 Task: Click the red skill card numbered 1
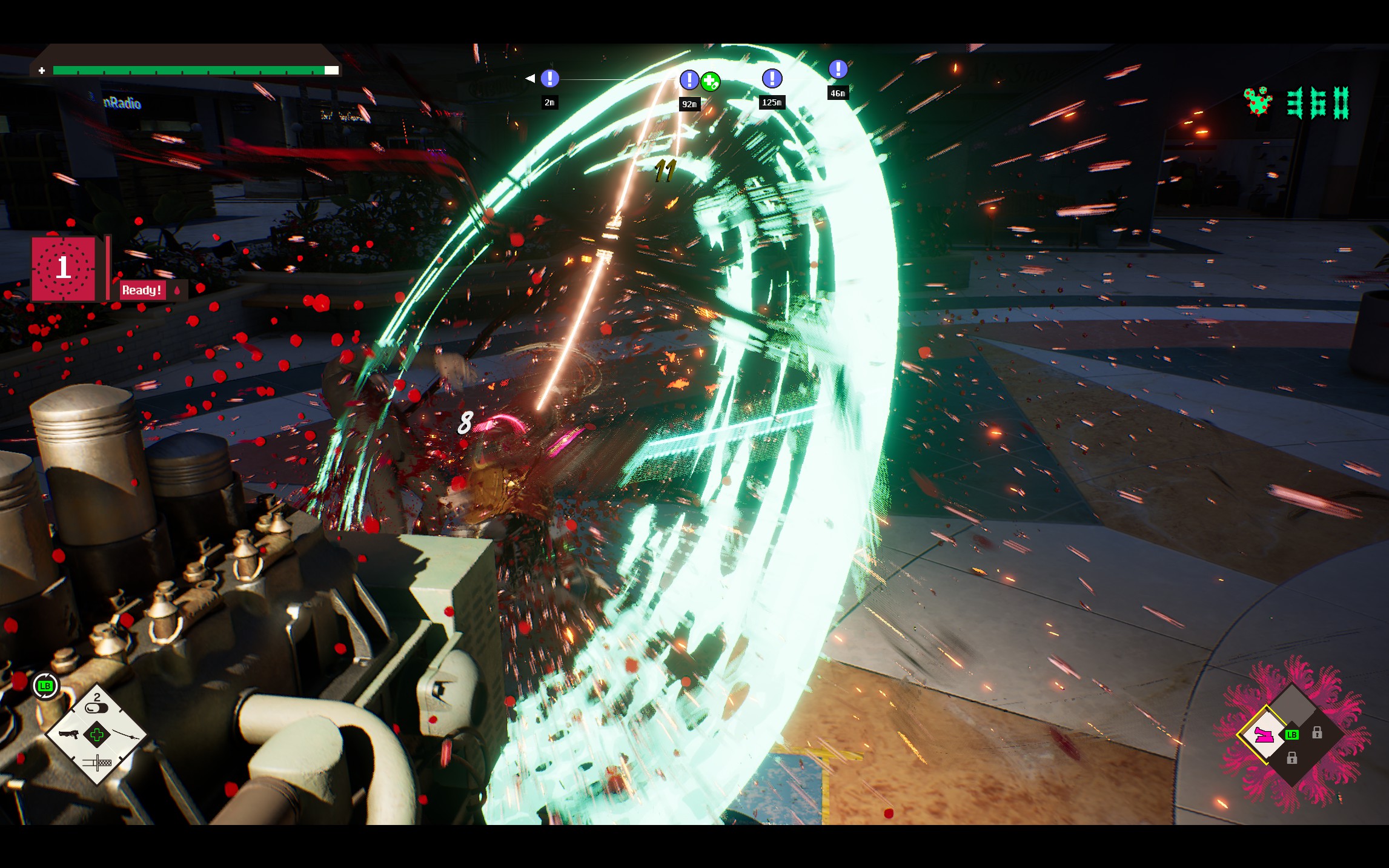[64, 268]
